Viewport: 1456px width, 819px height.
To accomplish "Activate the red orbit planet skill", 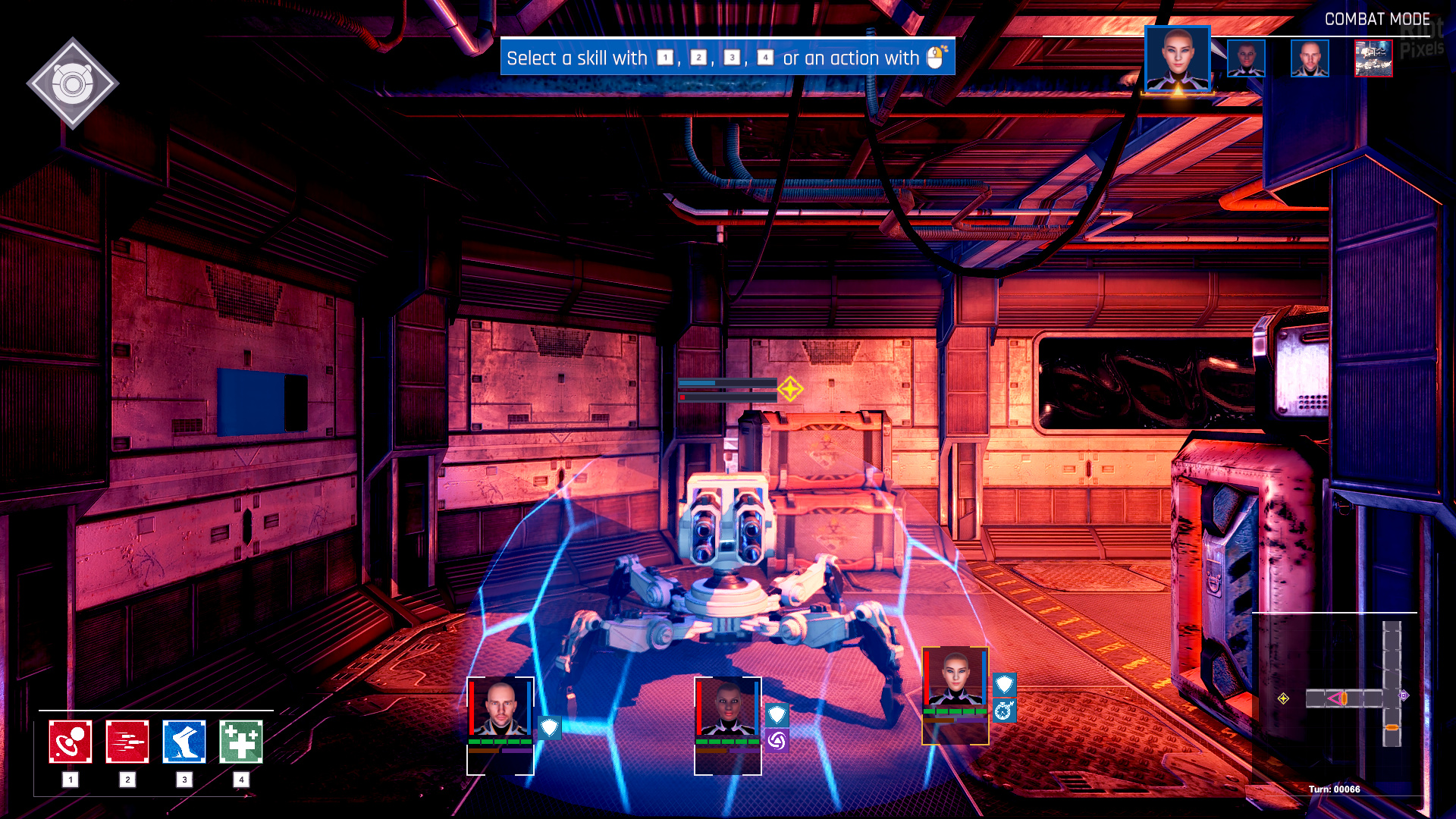I will (71, 742).
